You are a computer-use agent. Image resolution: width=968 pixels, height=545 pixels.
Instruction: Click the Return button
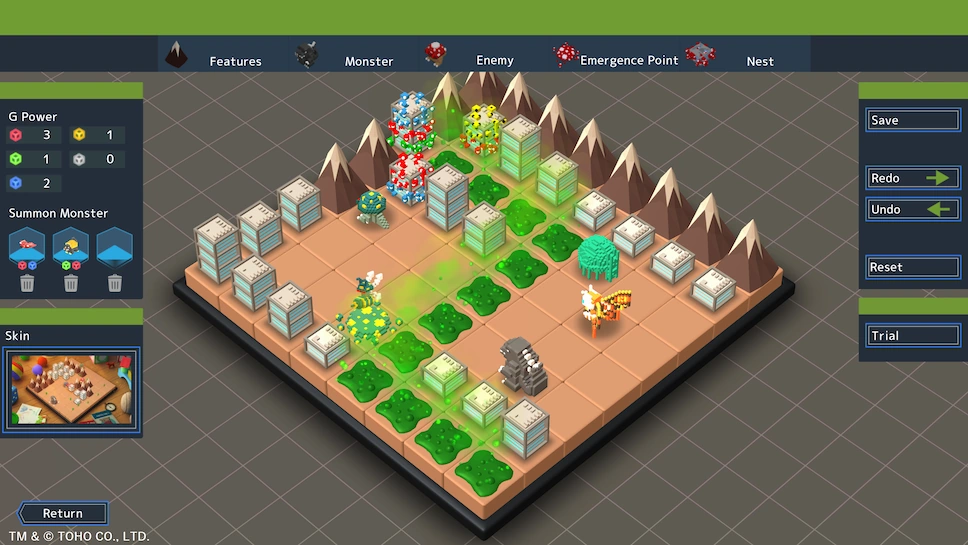click(63, 513)
